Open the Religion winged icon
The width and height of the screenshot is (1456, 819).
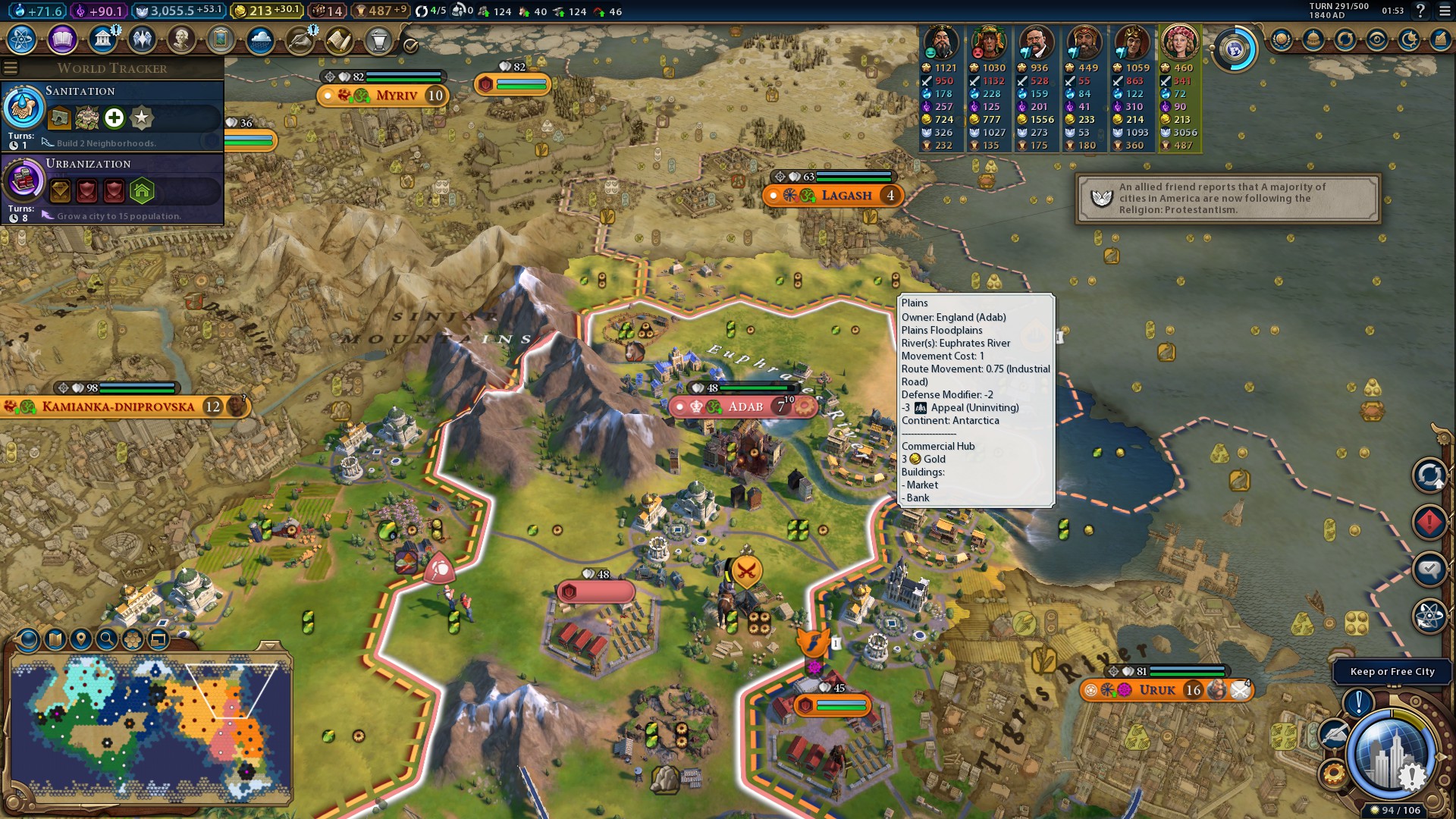coord(142,39)
